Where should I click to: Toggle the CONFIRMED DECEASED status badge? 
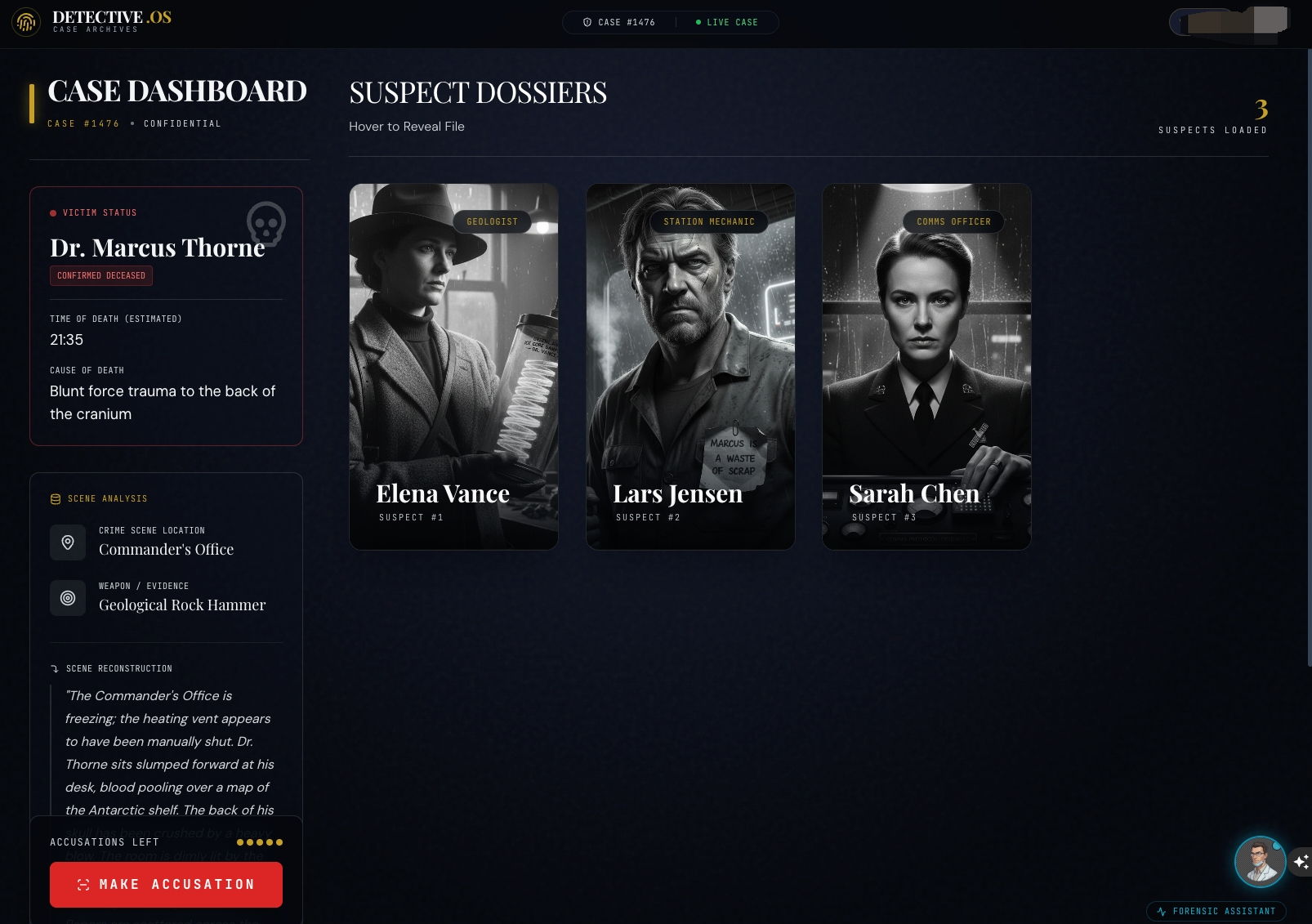click(x=100, y=275)
